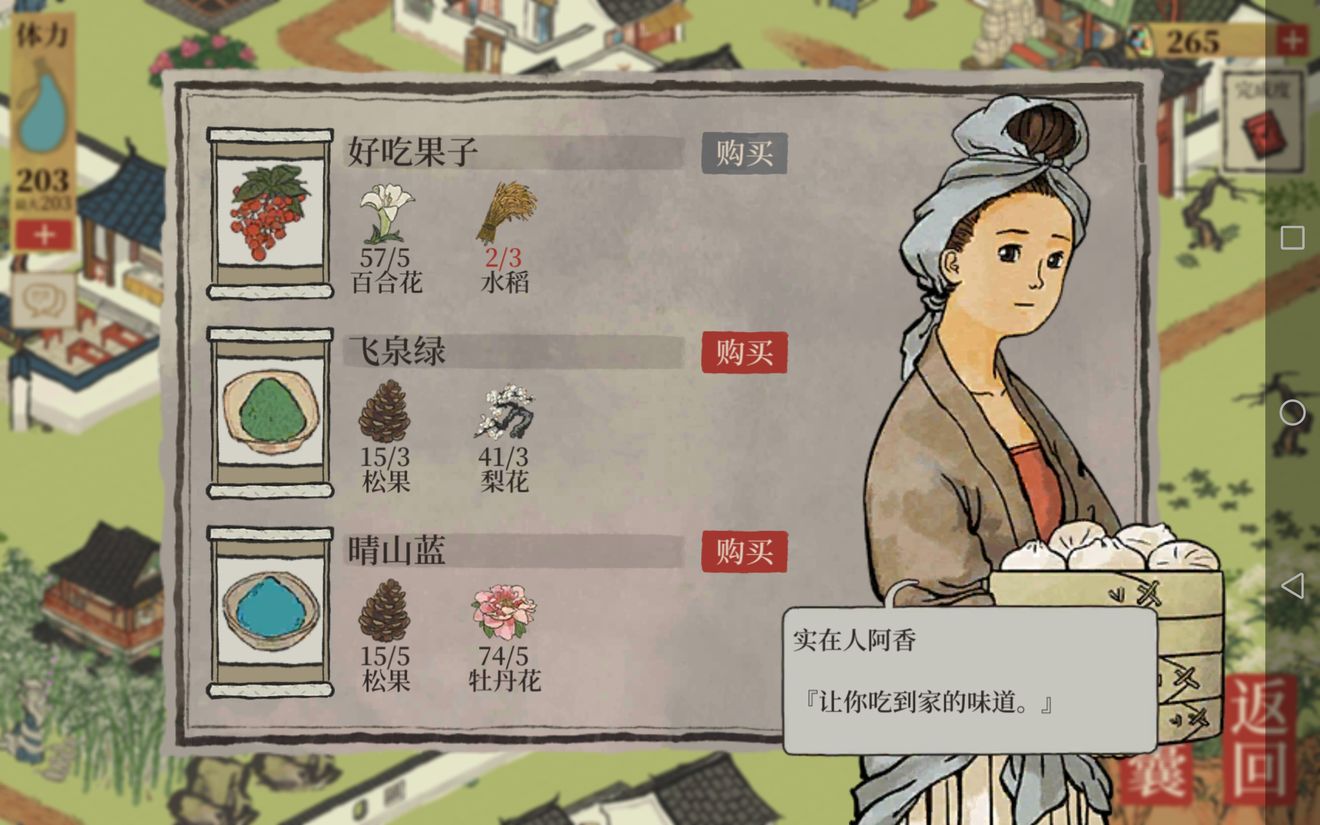The image size is (1320, 825).
Task: Inspect the 梨花 pear blossom ingredient icon
Action: coord(504,411)
